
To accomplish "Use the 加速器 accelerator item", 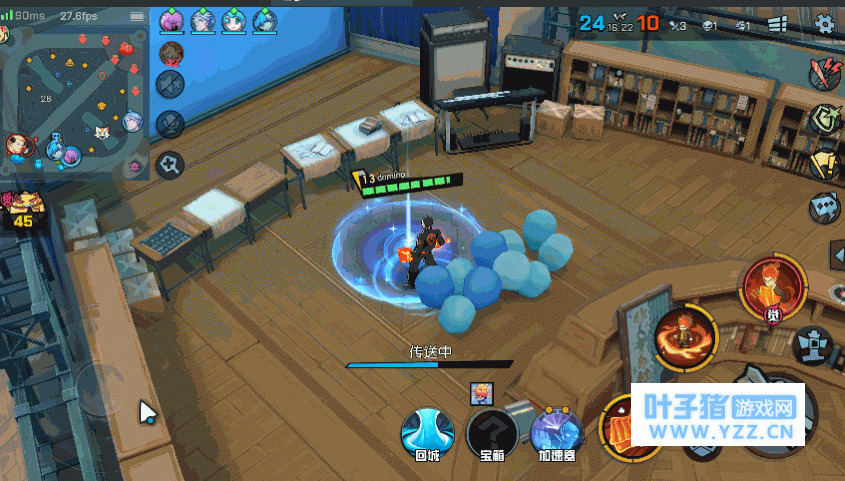I will click(x=557, y=430).
